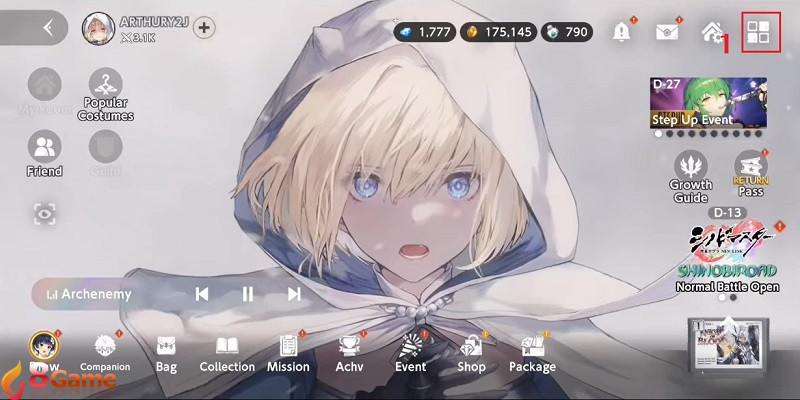Open the home house icon
This screenshot has height=400, width=800.
tap(713, 31)
